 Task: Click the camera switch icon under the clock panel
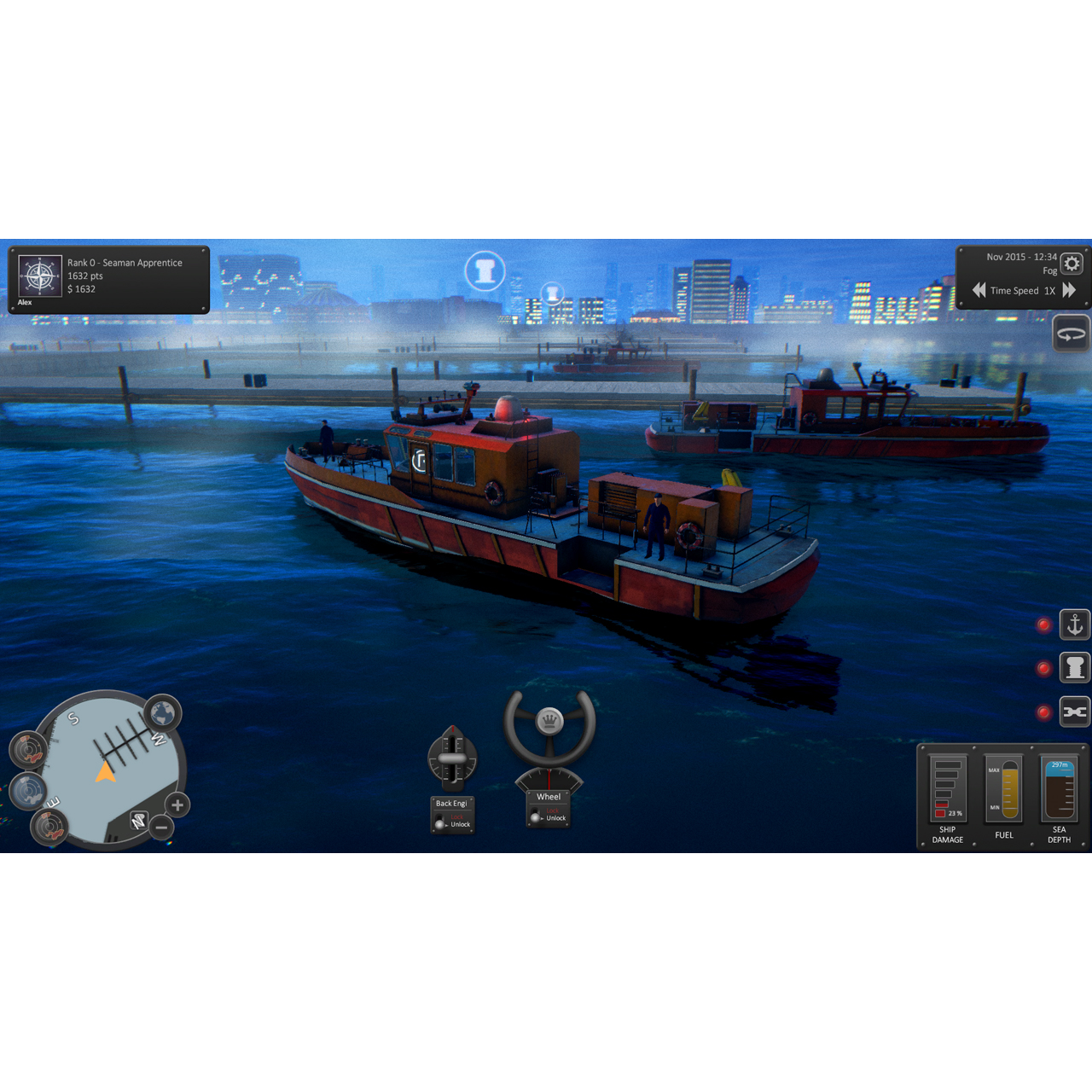pos(1072,333)
